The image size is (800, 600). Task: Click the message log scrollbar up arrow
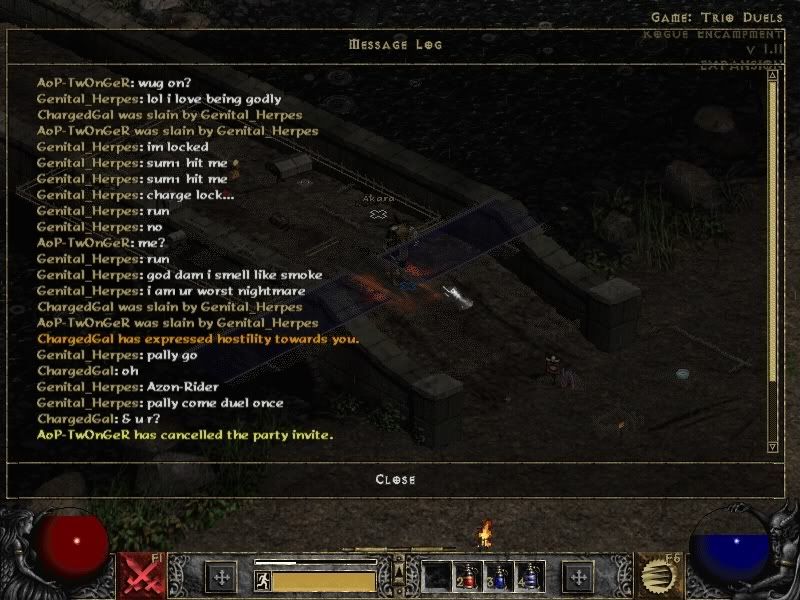pos(772,75)
